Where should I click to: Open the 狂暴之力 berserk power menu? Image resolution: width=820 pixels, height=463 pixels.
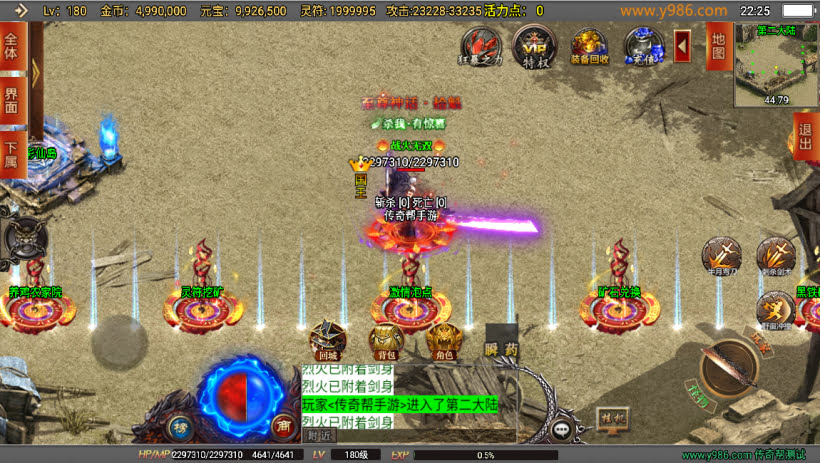point(480,46)
